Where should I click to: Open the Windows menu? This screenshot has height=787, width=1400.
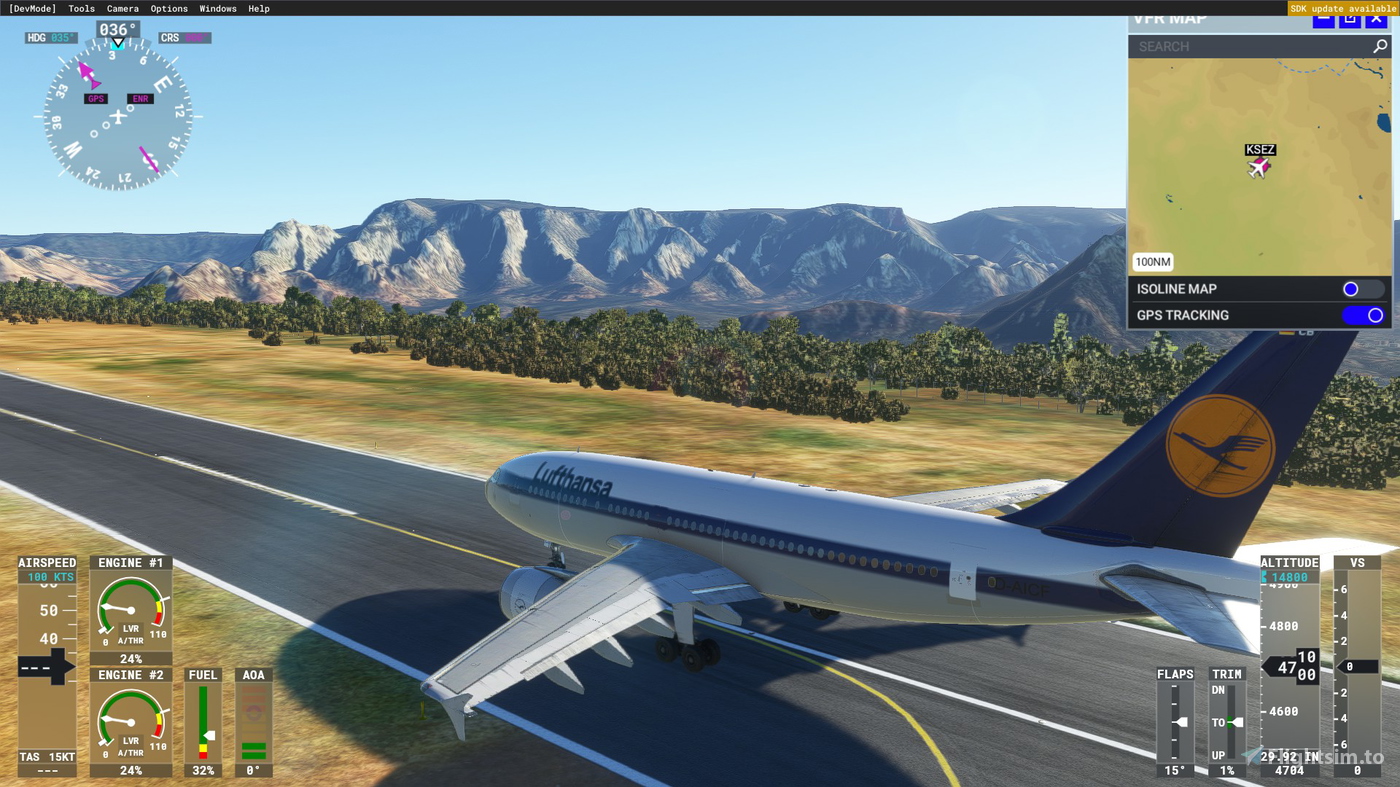pos(217,8)
